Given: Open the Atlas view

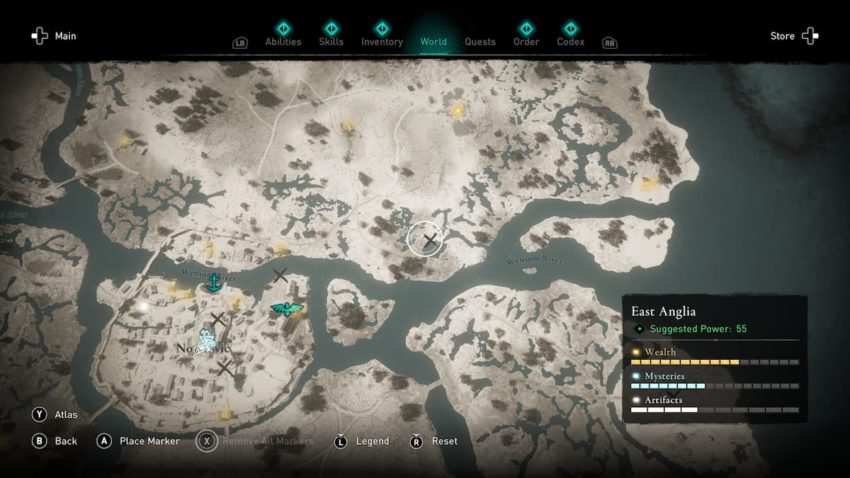Looking at the screenshot, I should point(58,414).
